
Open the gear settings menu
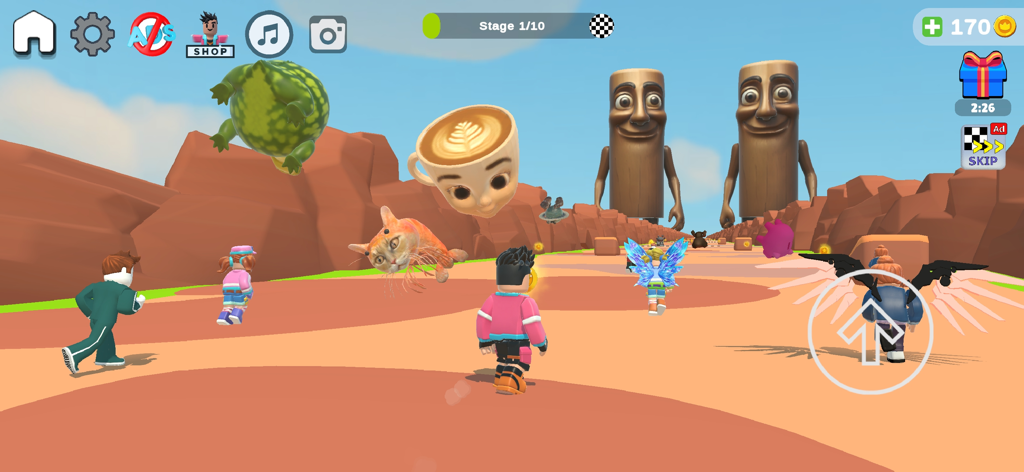pos(92,34)
